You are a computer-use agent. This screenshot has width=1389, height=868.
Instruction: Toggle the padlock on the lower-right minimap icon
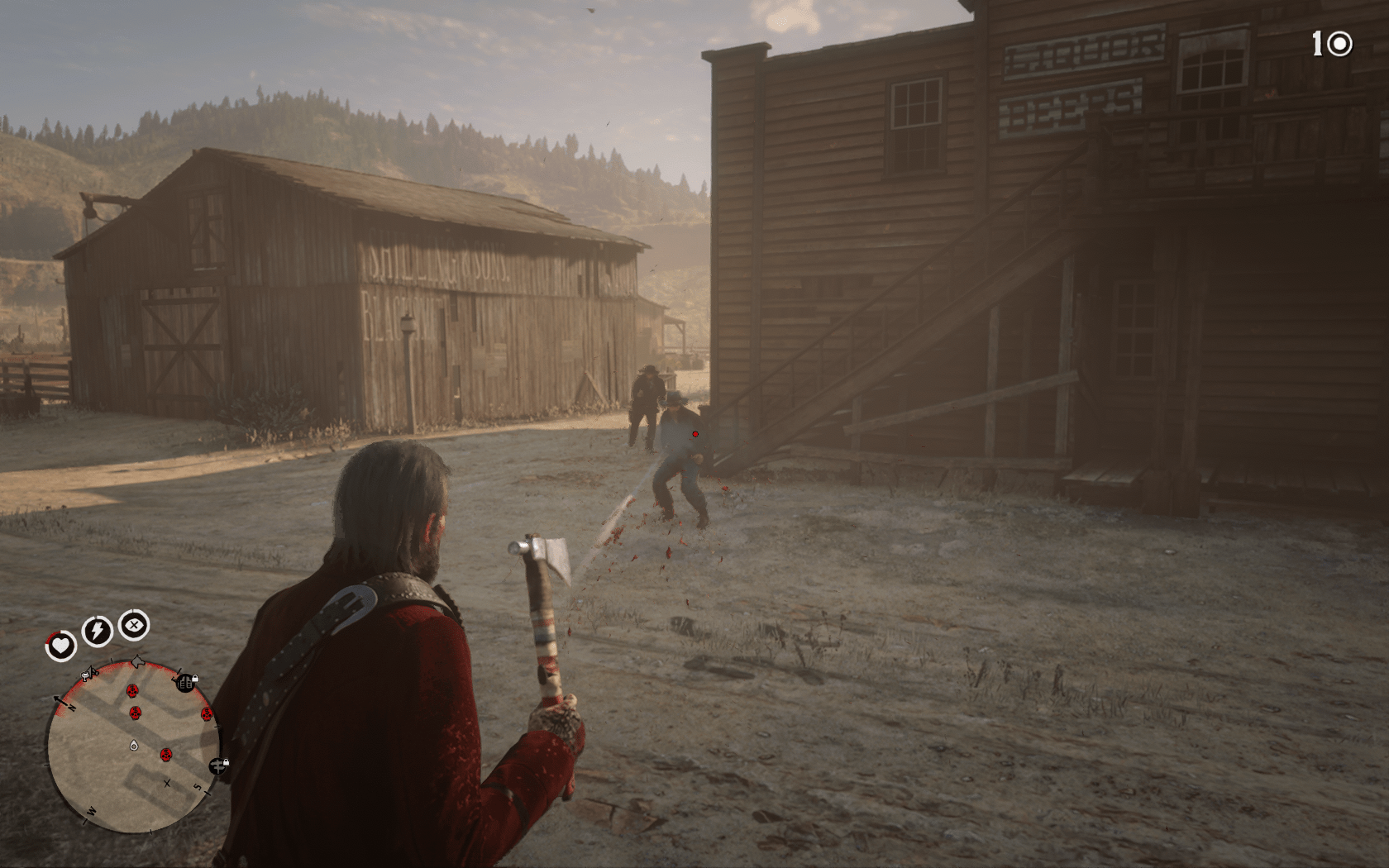pyautogui.click(x=226, y=762)
